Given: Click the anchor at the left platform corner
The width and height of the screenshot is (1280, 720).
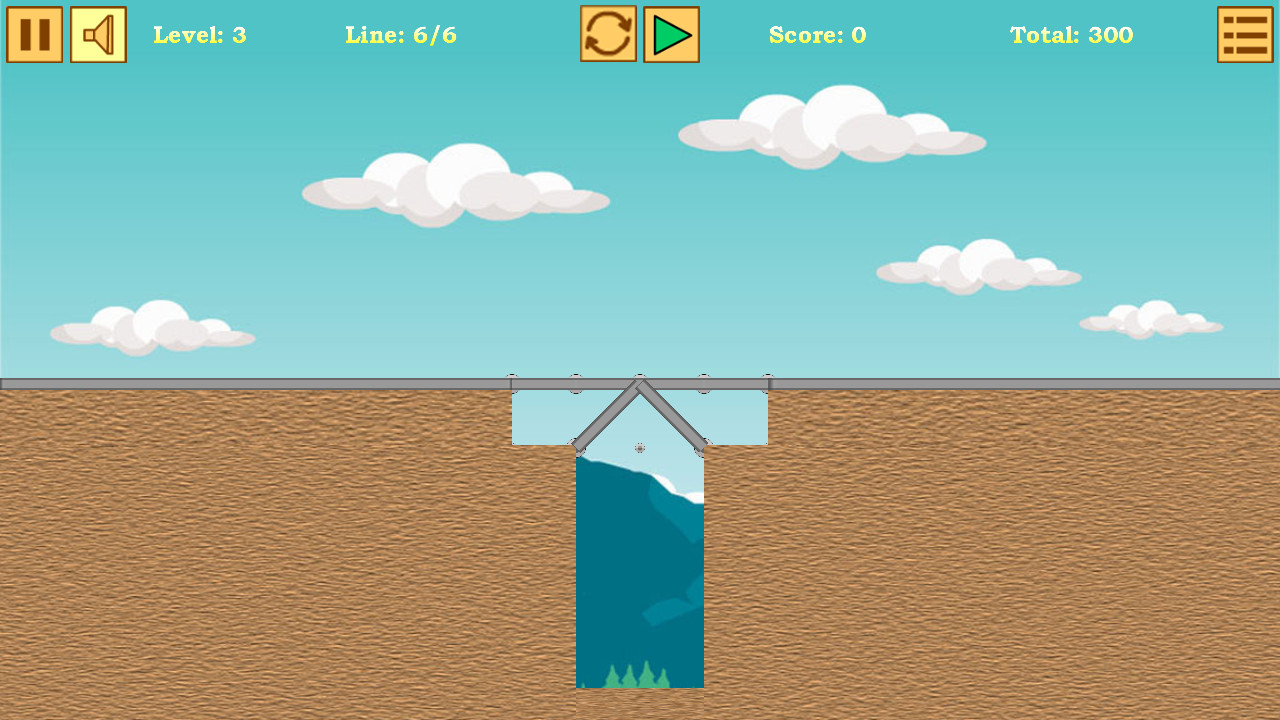Looking at the screenshot, I should 577,446.
